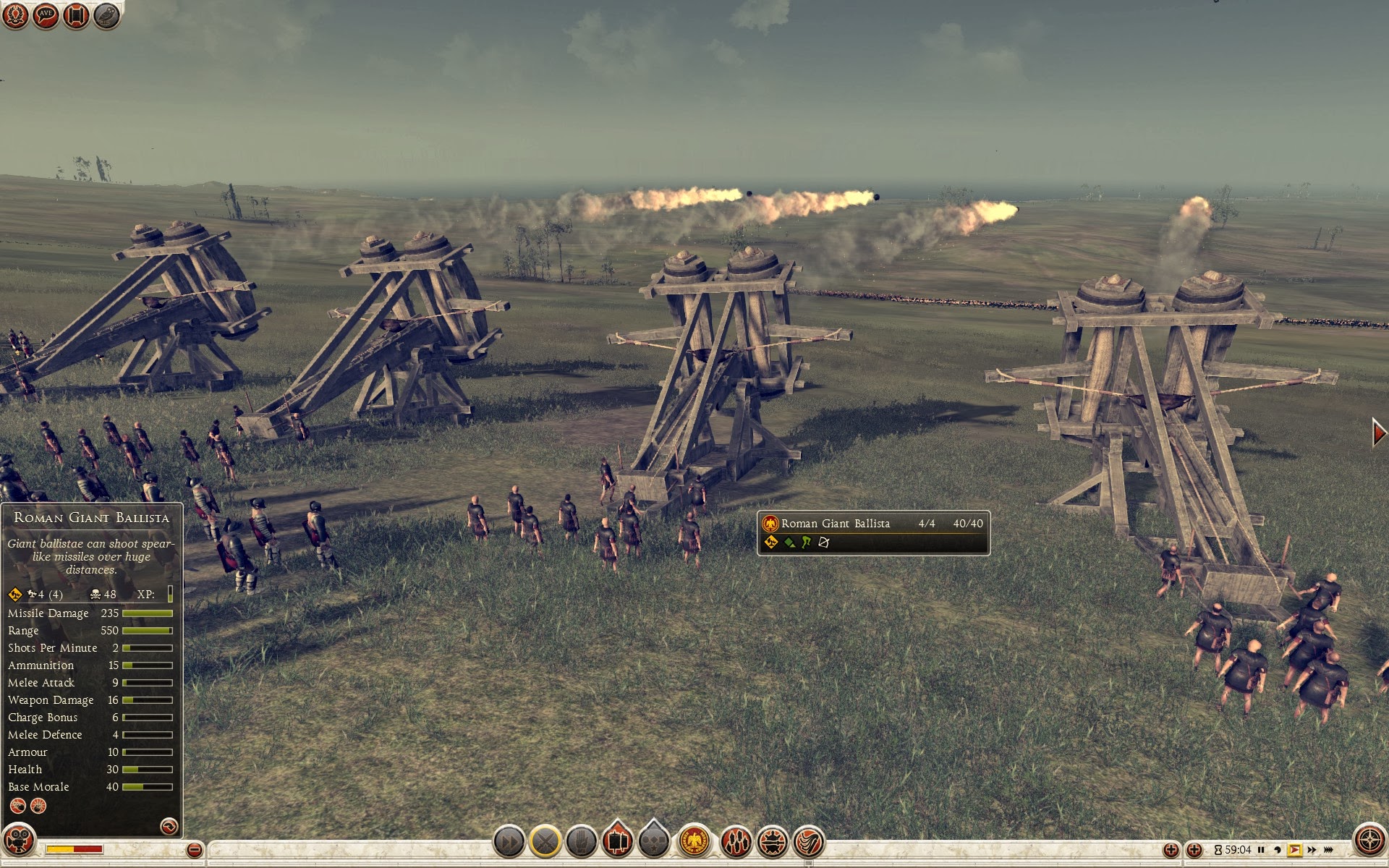Click the red swirl ability button
Image resolution: width=1389 pixels, height=868 pixels.
[809, 841]
